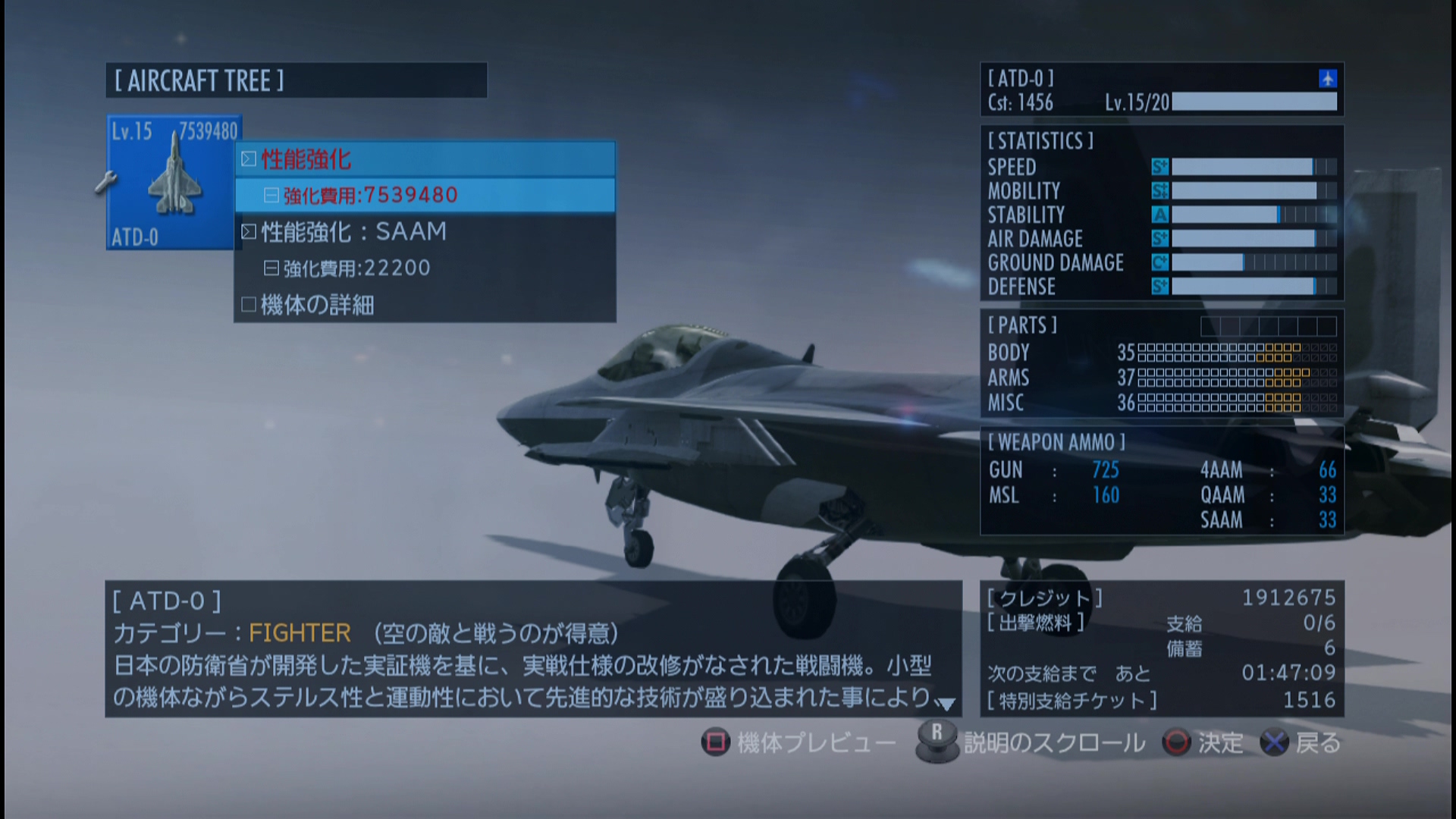Click the scroll-down arrow in the description box
1456x819 pixels.
(946, 704)
